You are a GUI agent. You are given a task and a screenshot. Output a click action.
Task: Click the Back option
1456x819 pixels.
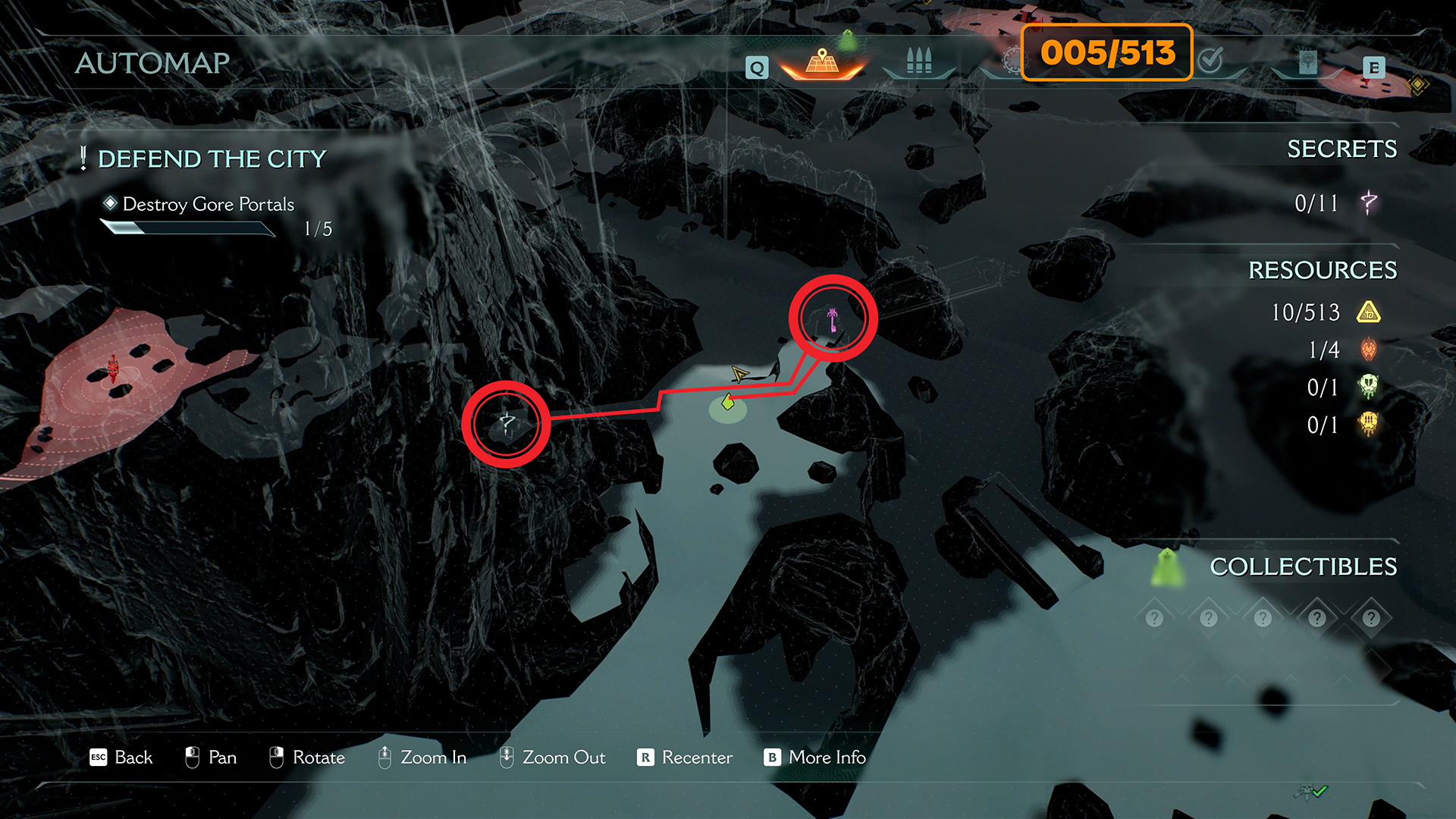pyautogui.click(x=121, y=758)
